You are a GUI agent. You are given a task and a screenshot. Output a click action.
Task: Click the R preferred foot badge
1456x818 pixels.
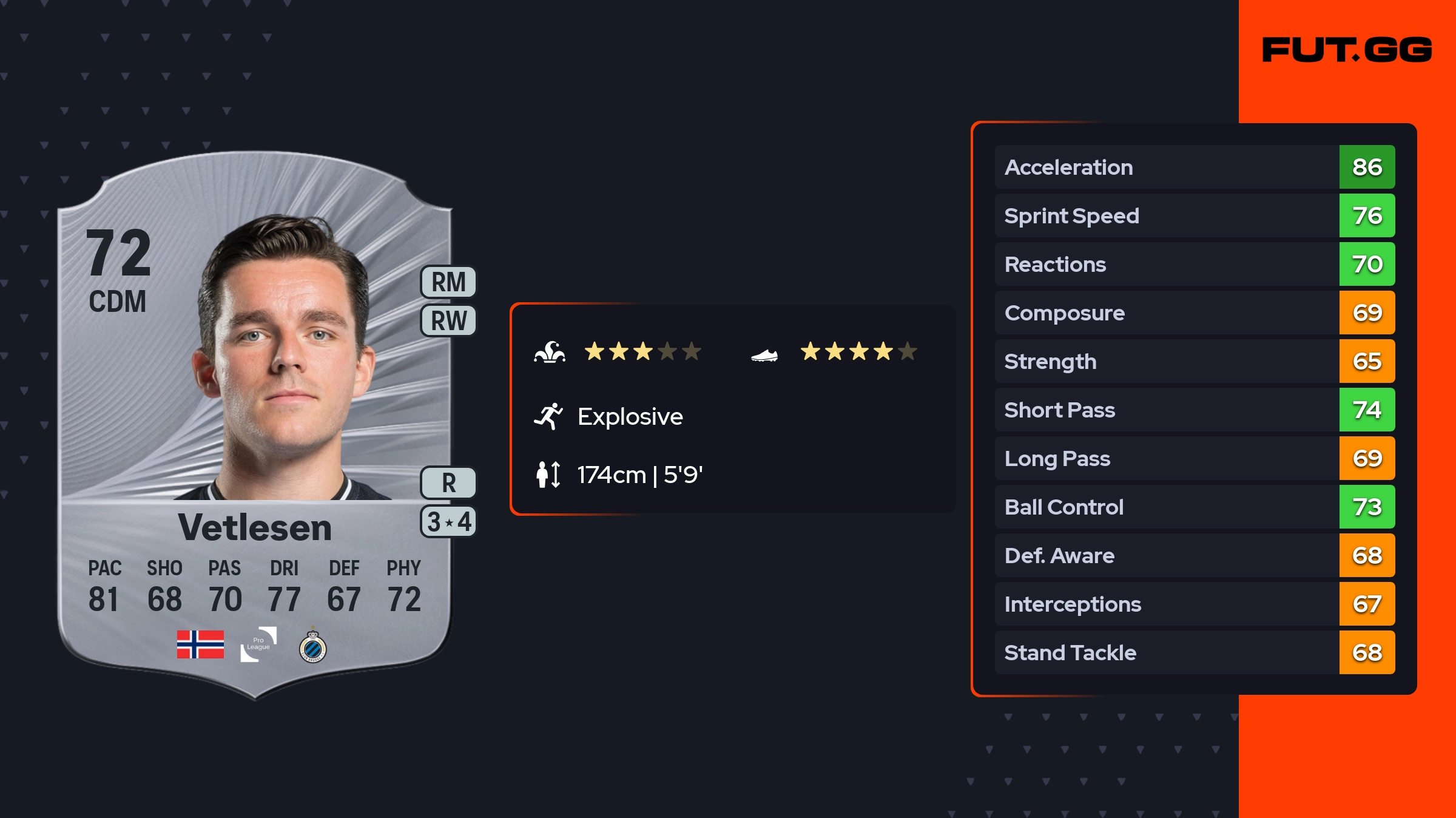[448, 483]
